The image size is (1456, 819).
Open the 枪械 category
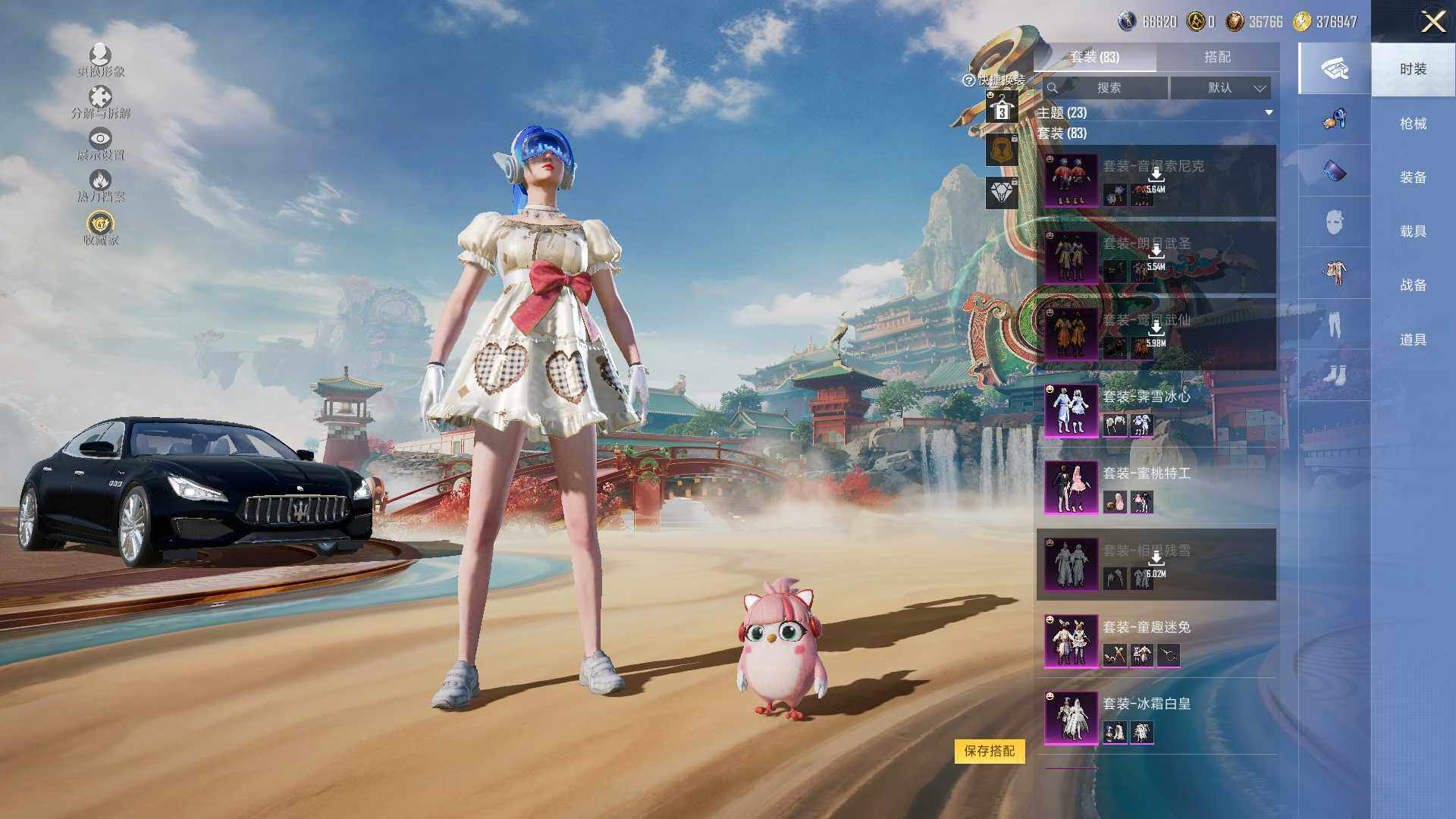[x=1413, y=124]
